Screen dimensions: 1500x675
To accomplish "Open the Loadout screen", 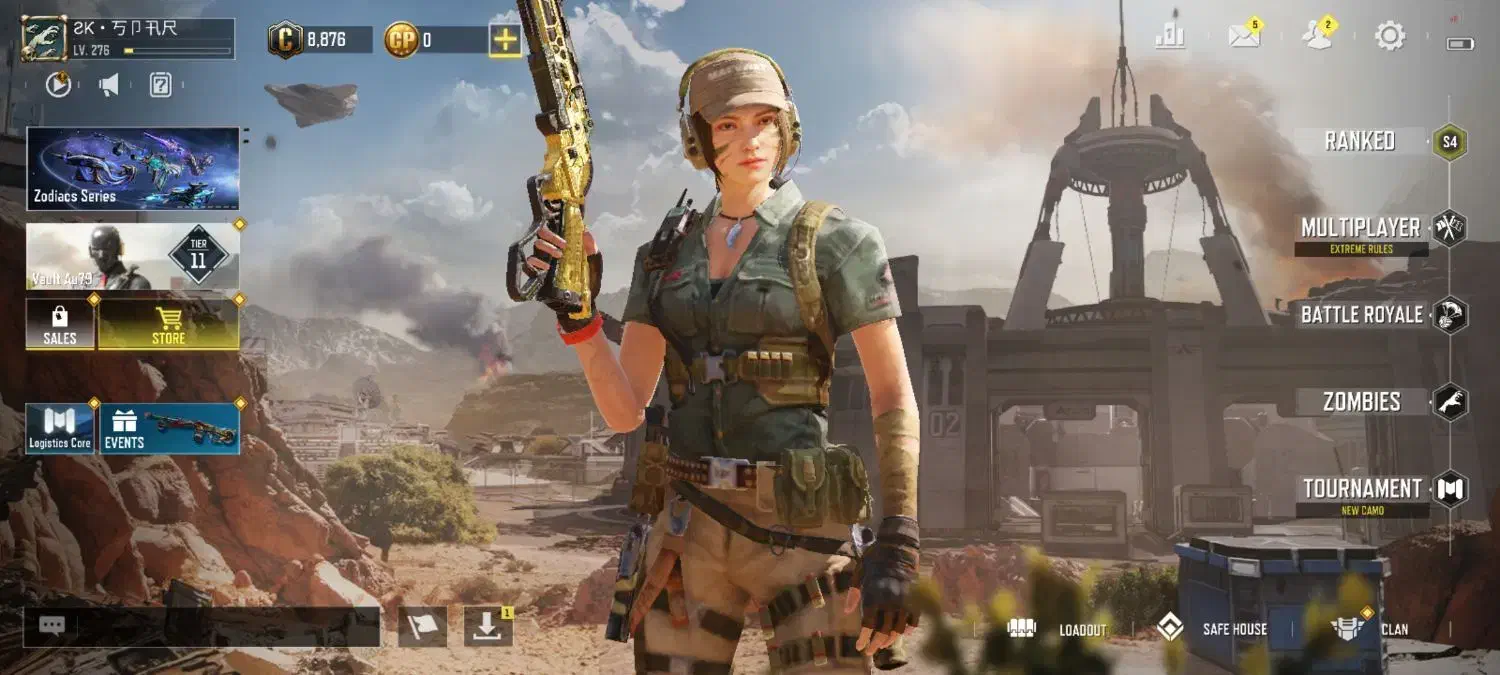I will coord(1058,629).
